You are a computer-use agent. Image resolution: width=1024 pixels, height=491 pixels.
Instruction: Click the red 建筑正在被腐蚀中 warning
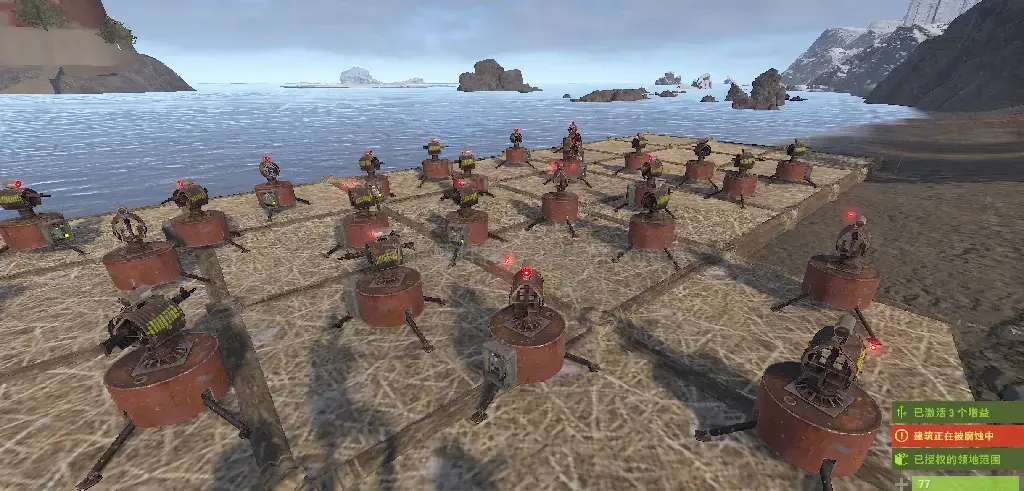957,436
